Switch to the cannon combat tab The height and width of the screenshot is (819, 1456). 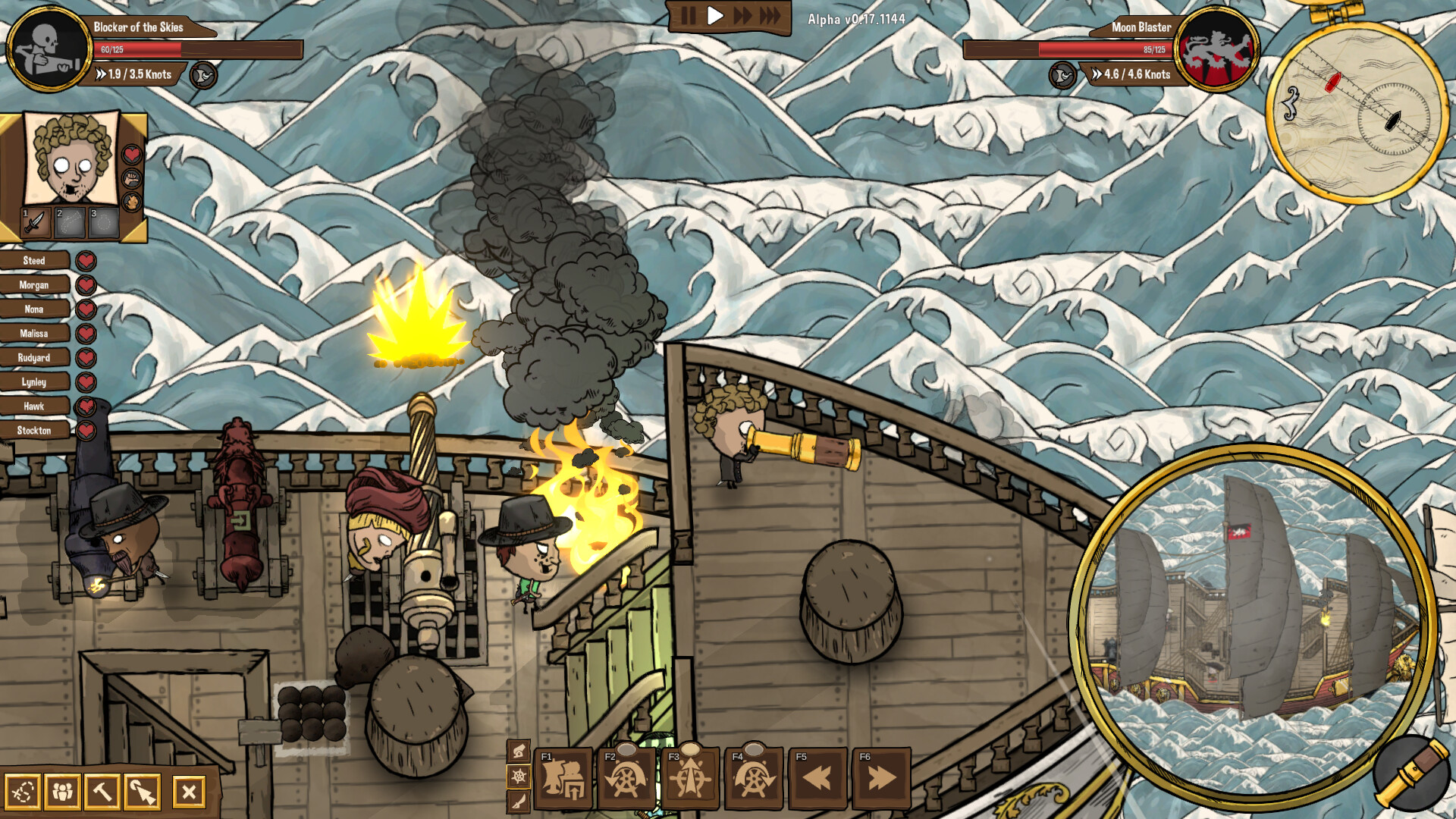click(x=518, y=753)
